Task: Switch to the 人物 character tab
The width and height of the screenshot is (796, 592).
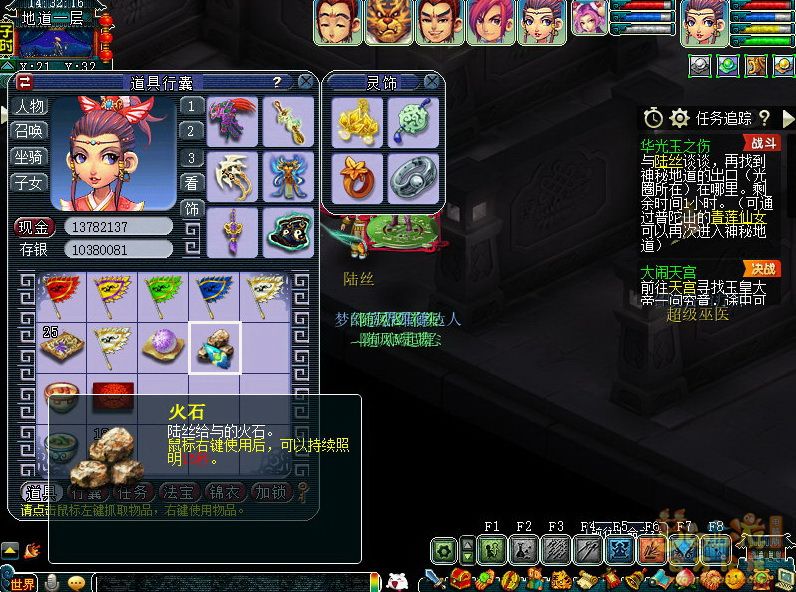Action: coord(29,106)
